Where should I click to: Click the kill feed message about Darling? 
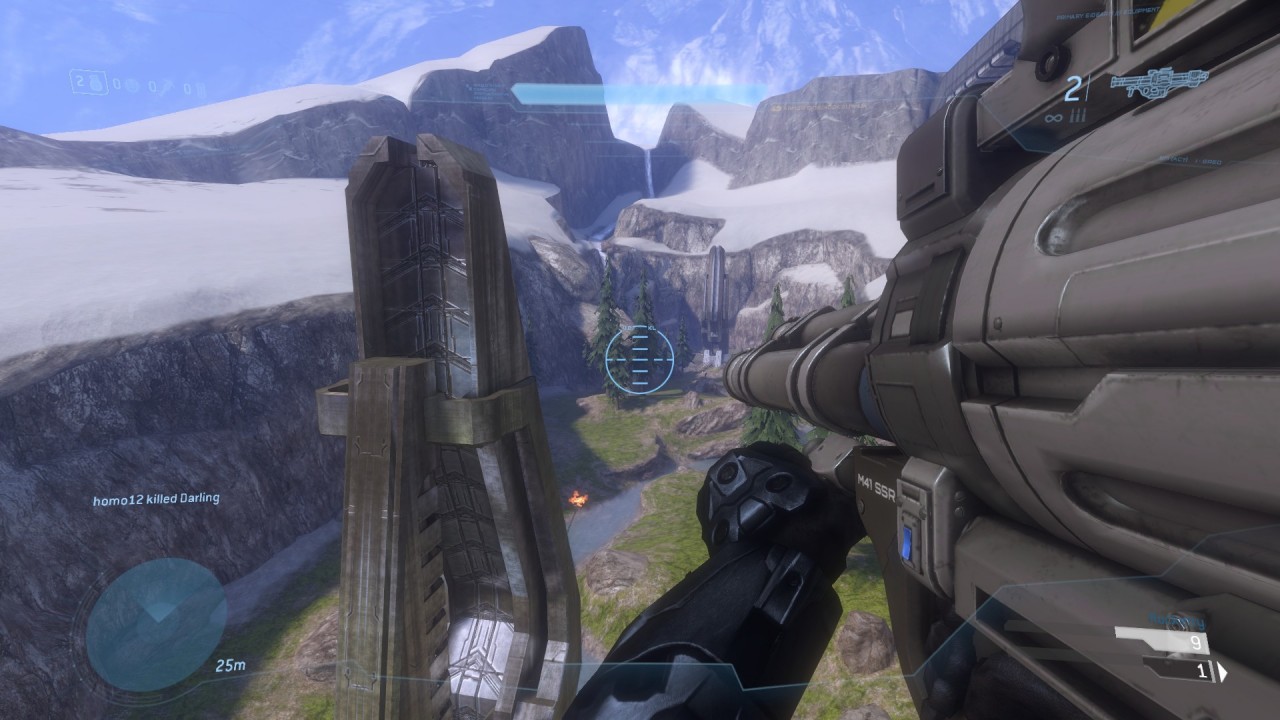(x=156, y=498)
